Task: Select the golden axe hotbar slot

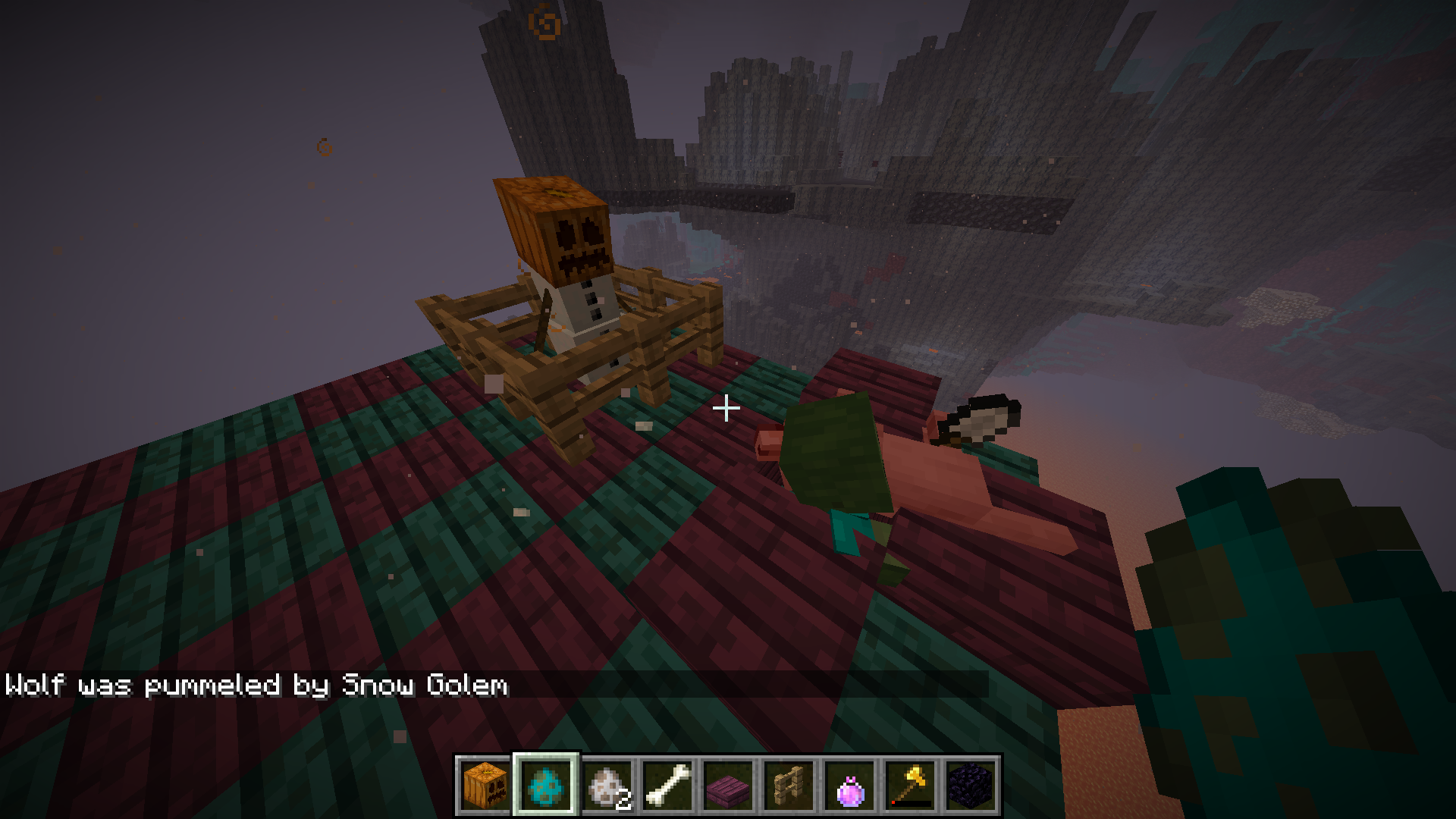Action: tap(910, 785)
